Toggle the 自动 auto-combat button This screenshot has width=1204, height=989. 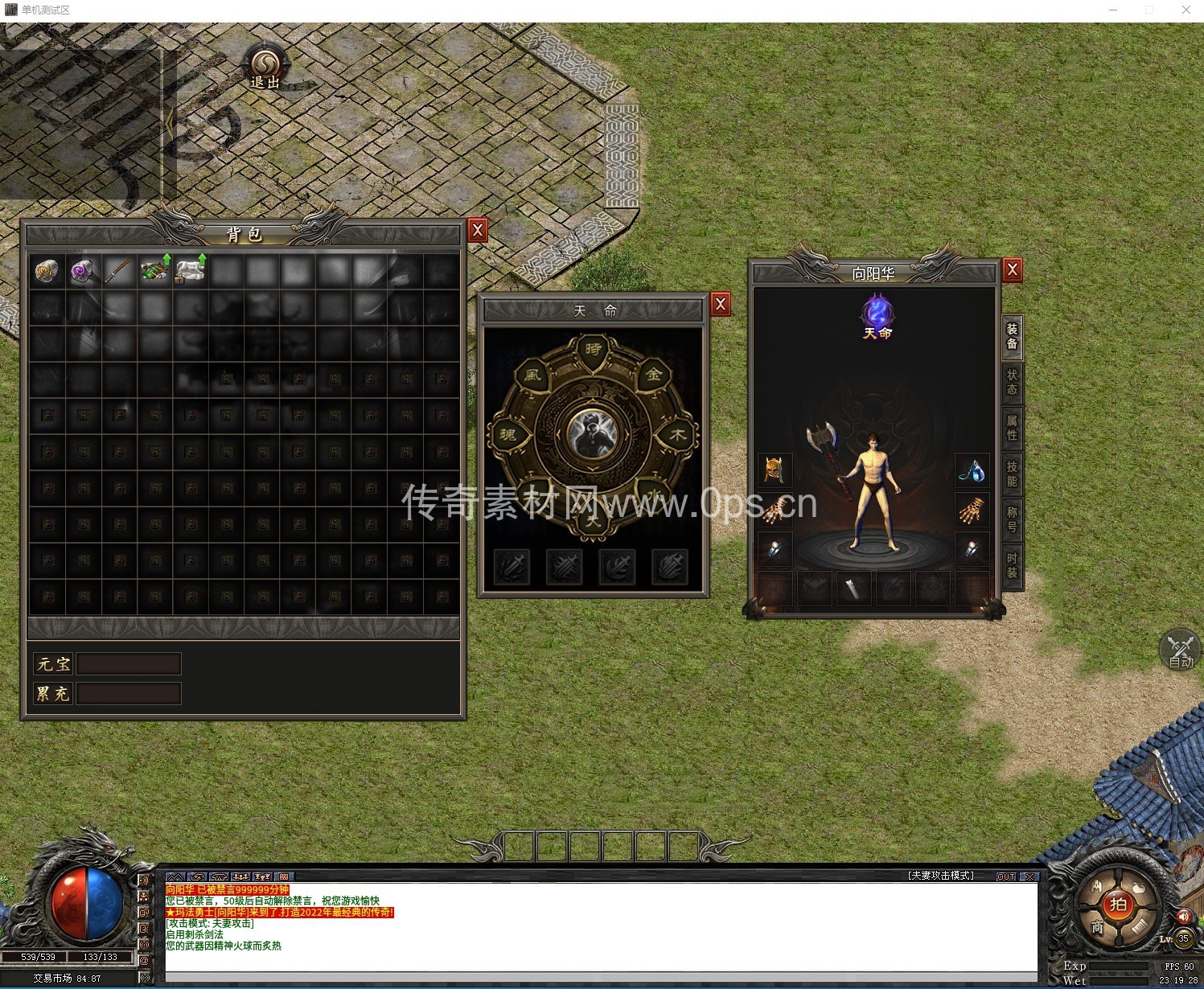coord(1181,650)
